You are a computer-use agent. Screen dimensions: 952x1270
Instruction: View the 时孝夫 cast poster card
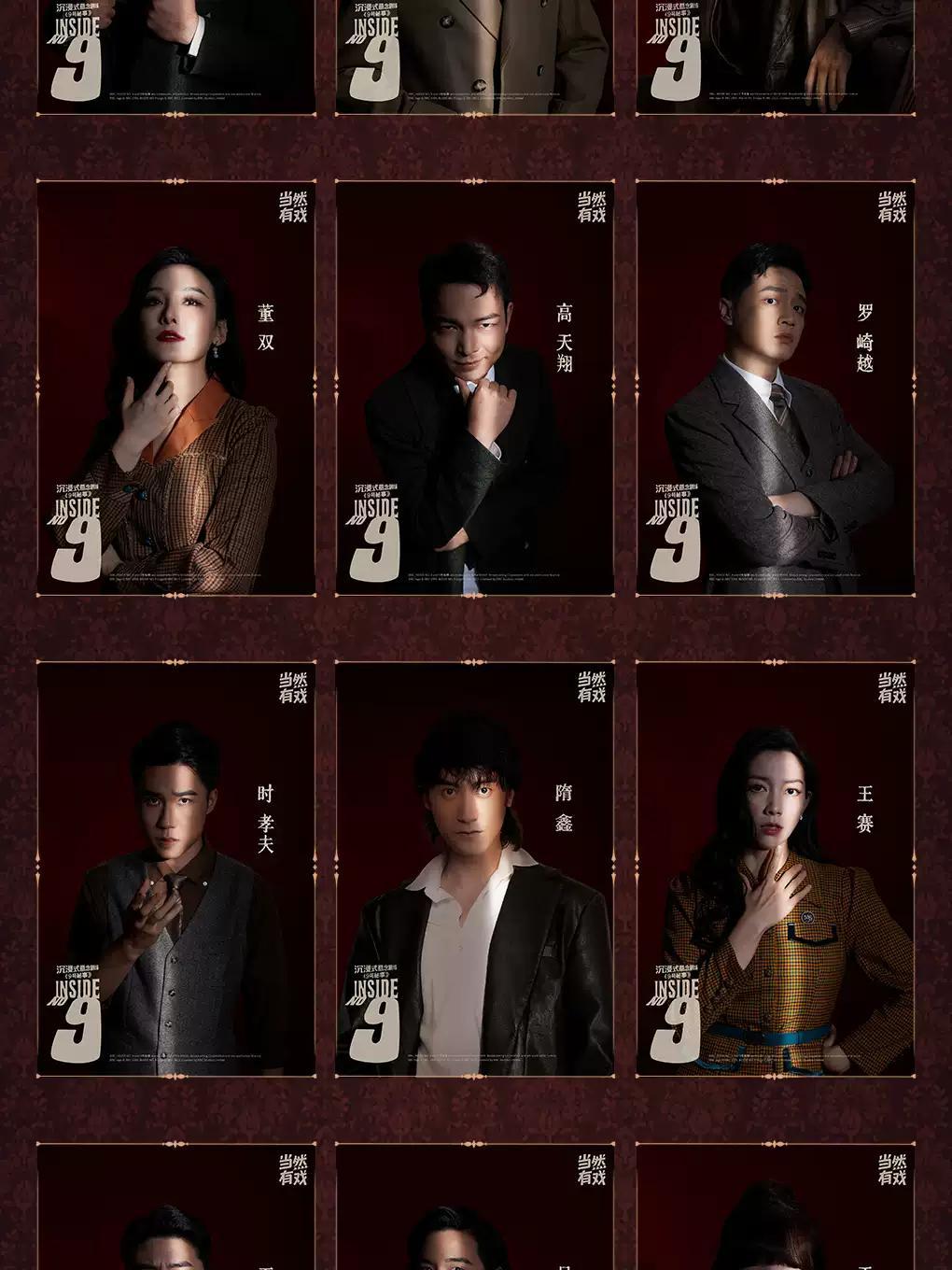176,868
